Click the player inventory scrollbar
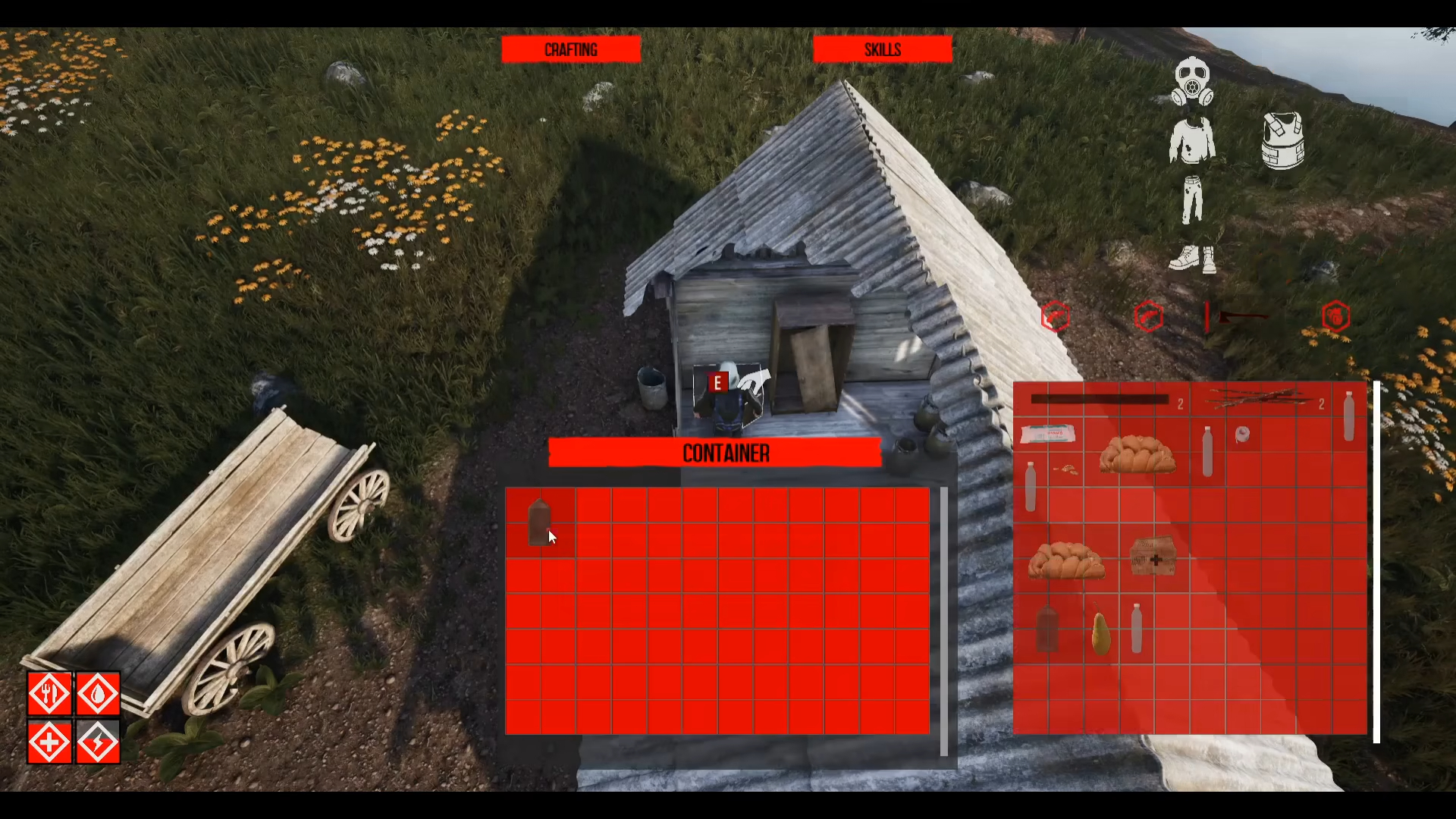Image resolution: width=1456 pixels, height=819 pixels. coord(1376,561)
